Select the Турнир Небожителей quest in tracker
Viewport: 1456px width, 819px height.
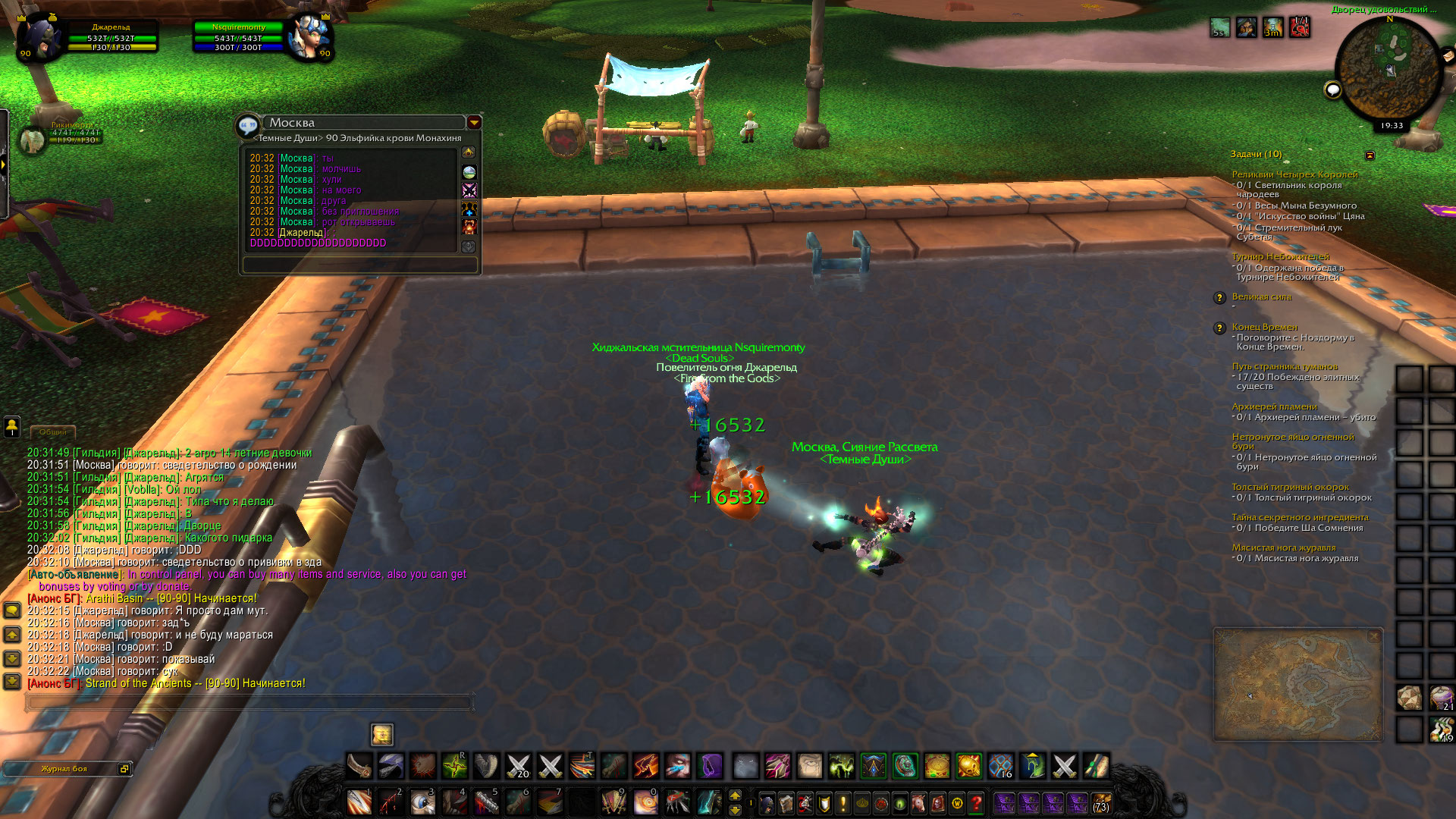pyautogui.click(x=1280, y=256)
